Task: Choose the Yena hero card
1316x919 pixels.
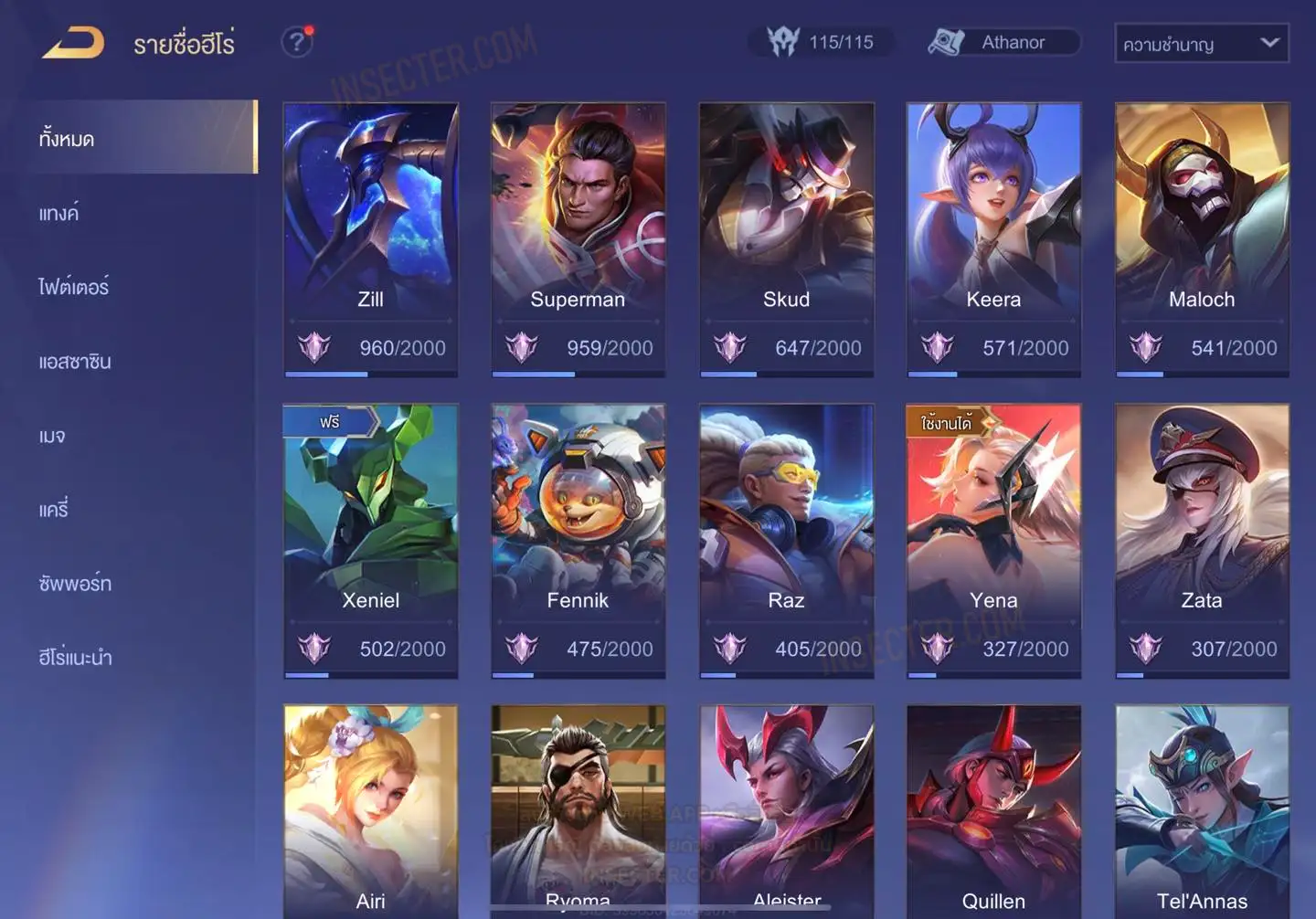Action: point(993,539)
